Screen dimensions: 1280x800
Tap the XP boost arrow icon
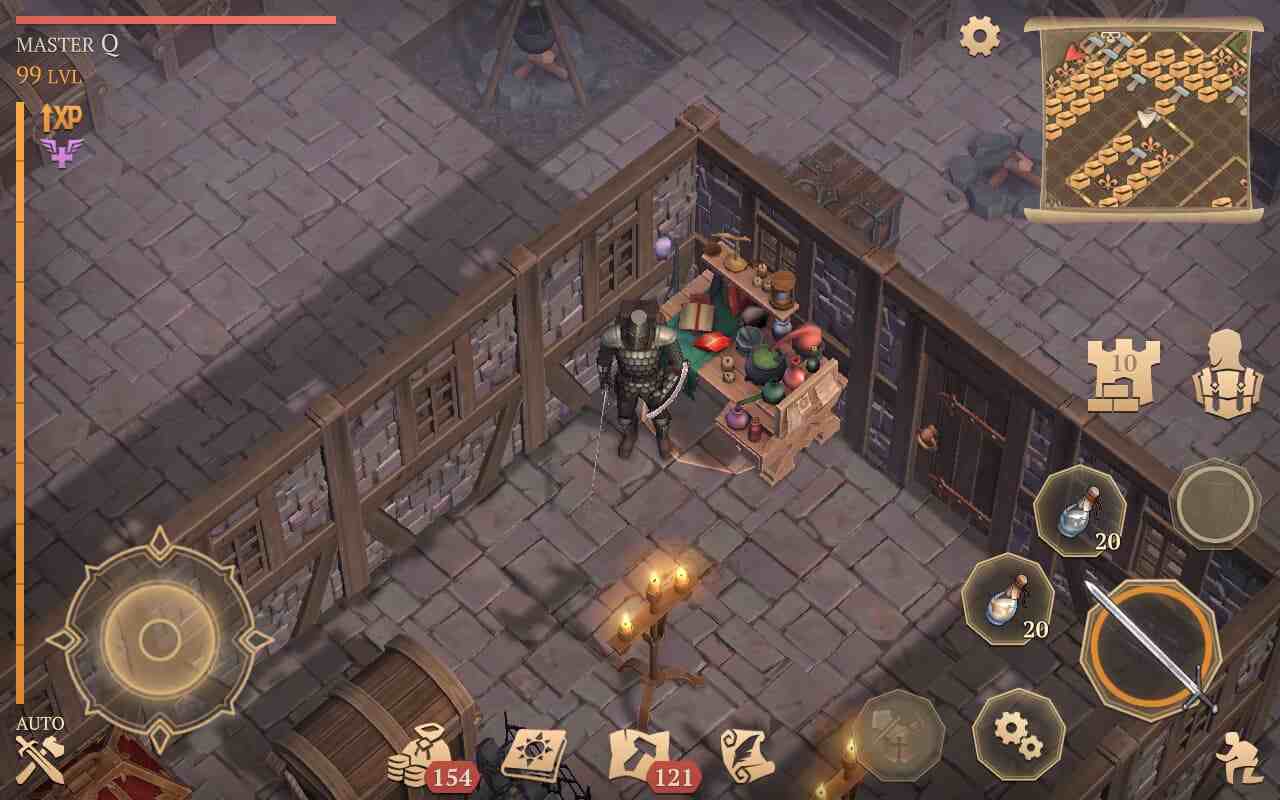pyautogui.click(x=61, y=118)
